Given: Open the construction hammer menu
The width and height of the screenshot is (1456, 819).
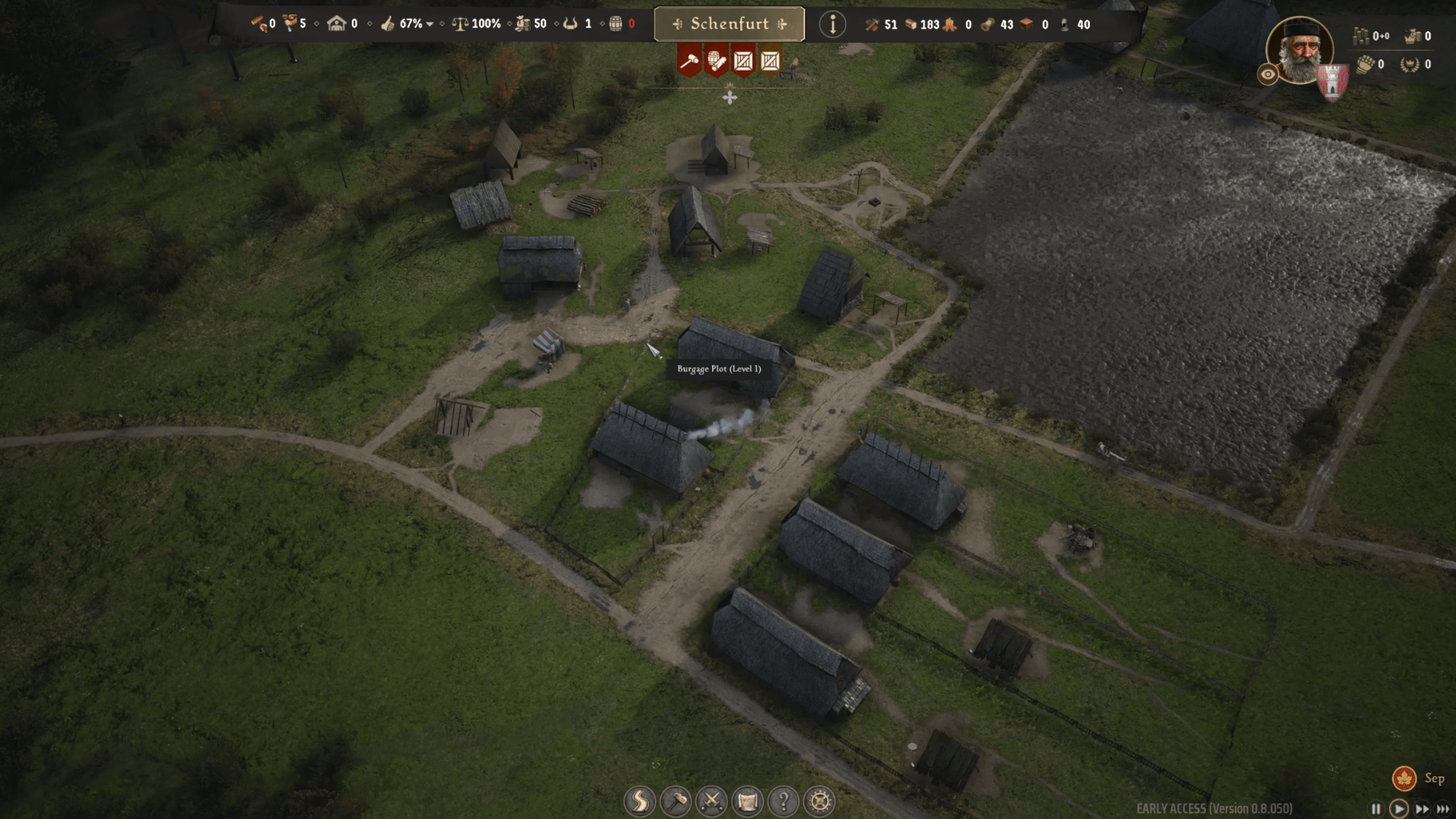Looking at the screenshot, I should point(676,801).
